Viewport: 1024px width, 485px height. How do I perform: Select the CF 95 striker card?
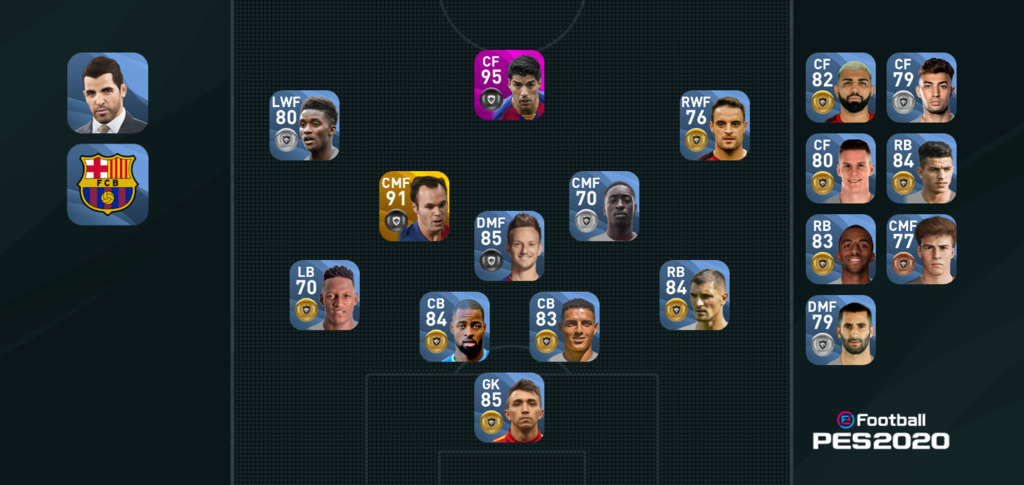[509, 85]
